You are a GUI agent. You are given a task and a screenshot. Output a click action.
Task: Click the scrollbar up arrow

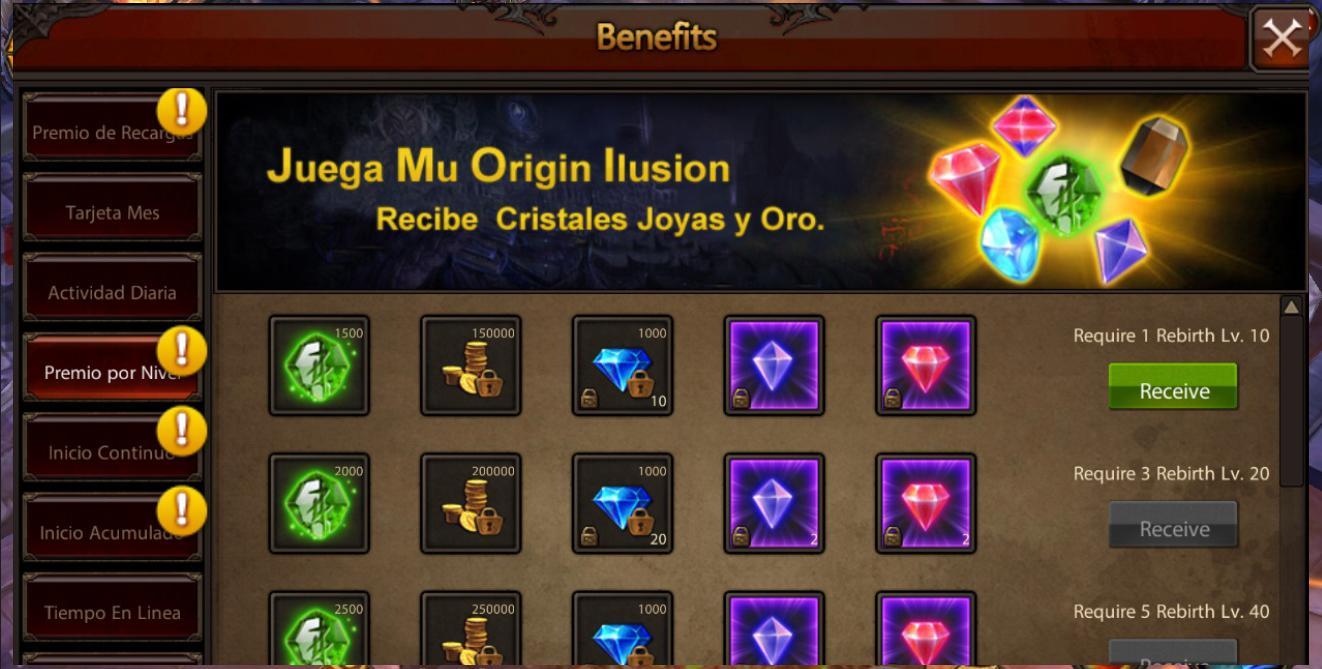coord(1292,307)
